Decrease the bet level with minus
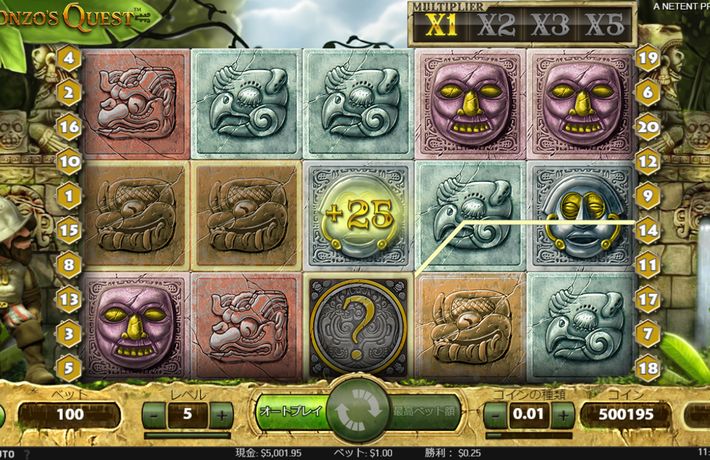 pos(154,413)
